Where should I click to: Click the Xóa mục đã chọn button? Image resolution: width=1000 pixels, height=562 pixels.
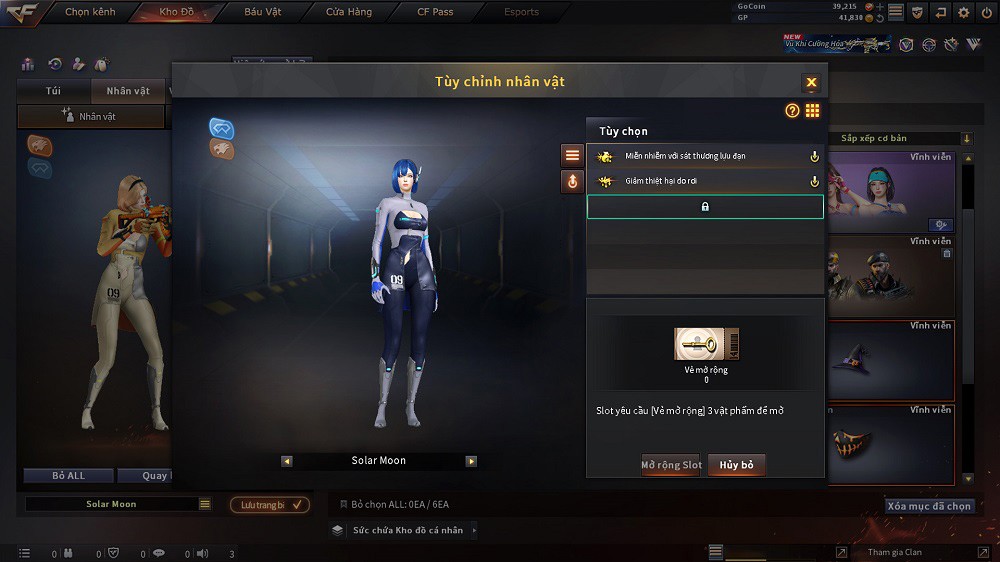coord(929,506)
